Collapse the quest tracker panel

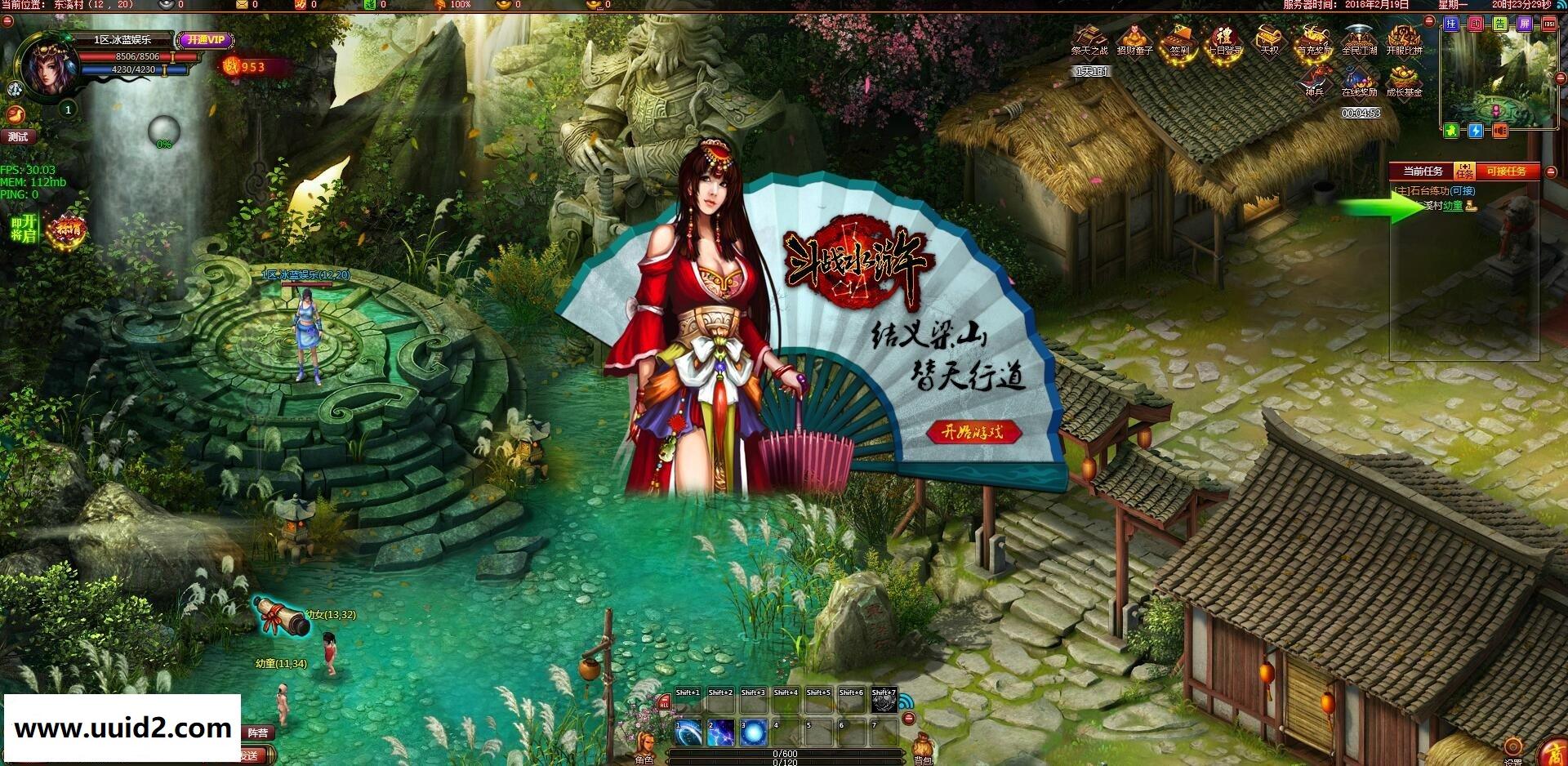tap(1550, 171)
